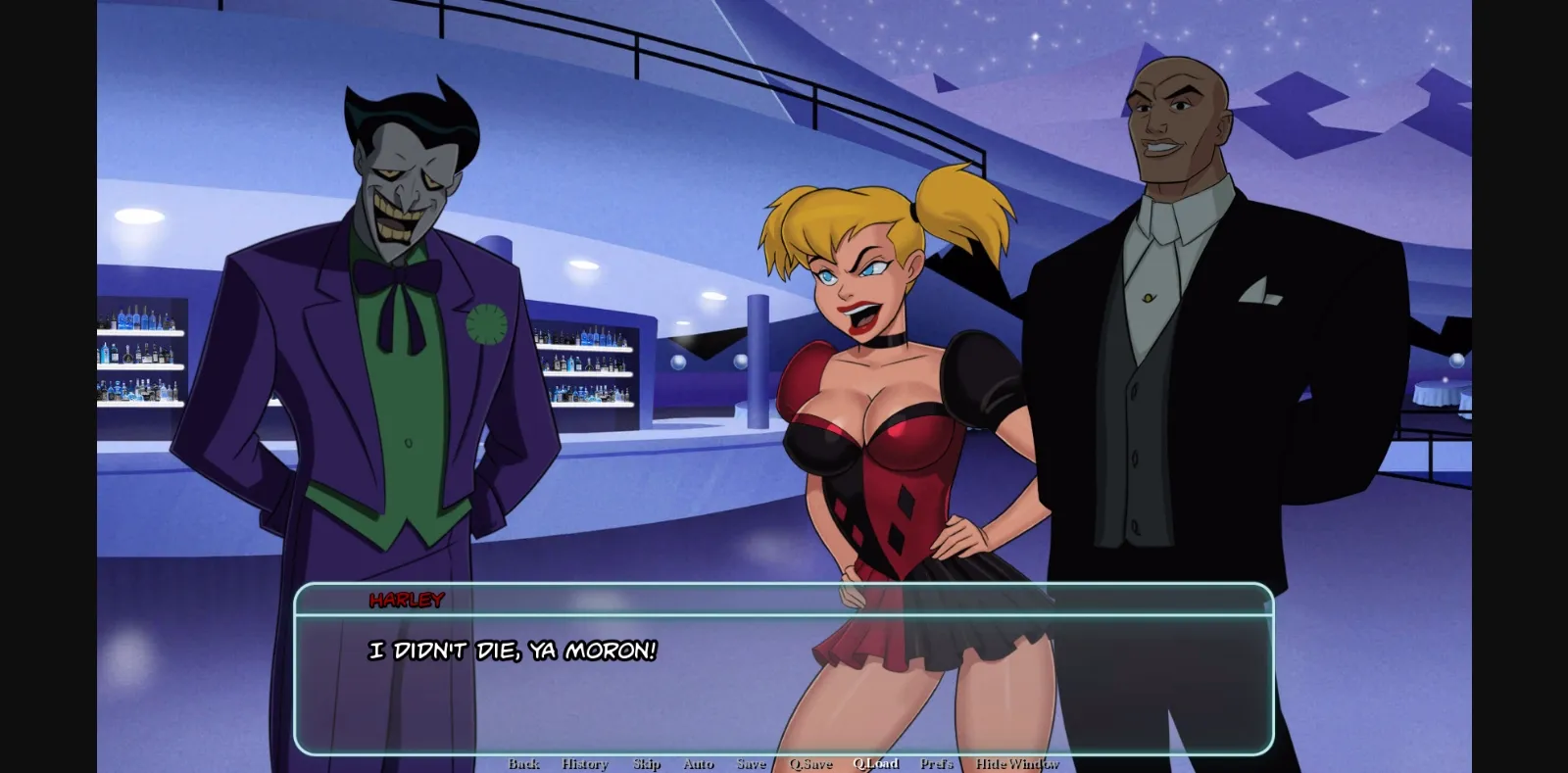Load the quick save with Q.Load
Image resolution: width=1568 pixels, height=773 pixels.
click(x=876, y=763)
